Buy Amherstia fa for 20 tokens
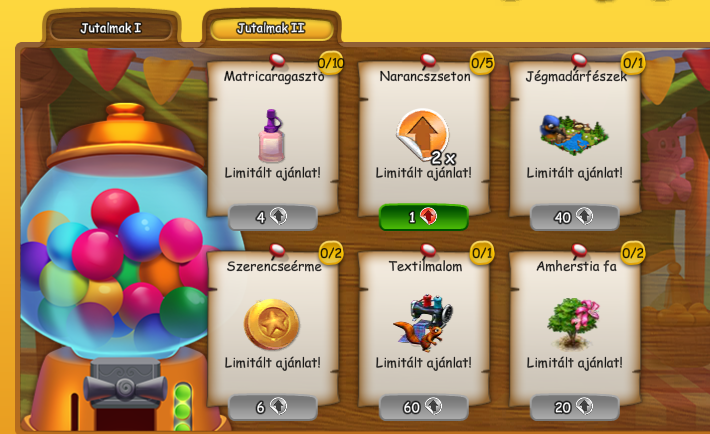The height and width of the screenshot is (434, 710). (574, 406)
